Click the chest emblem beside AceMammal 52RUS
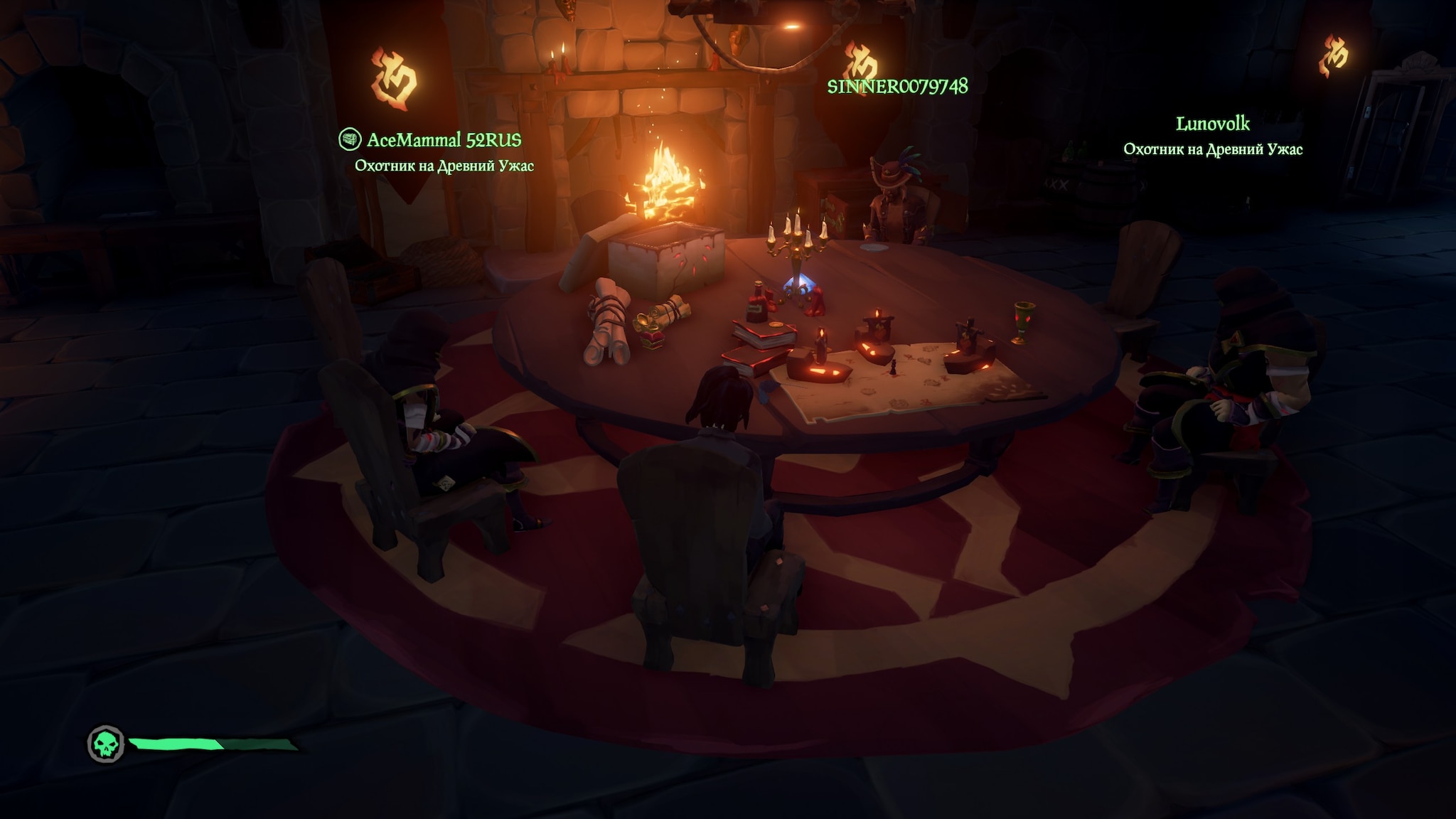Screen dimensions: 1456x819 point(349,139)
